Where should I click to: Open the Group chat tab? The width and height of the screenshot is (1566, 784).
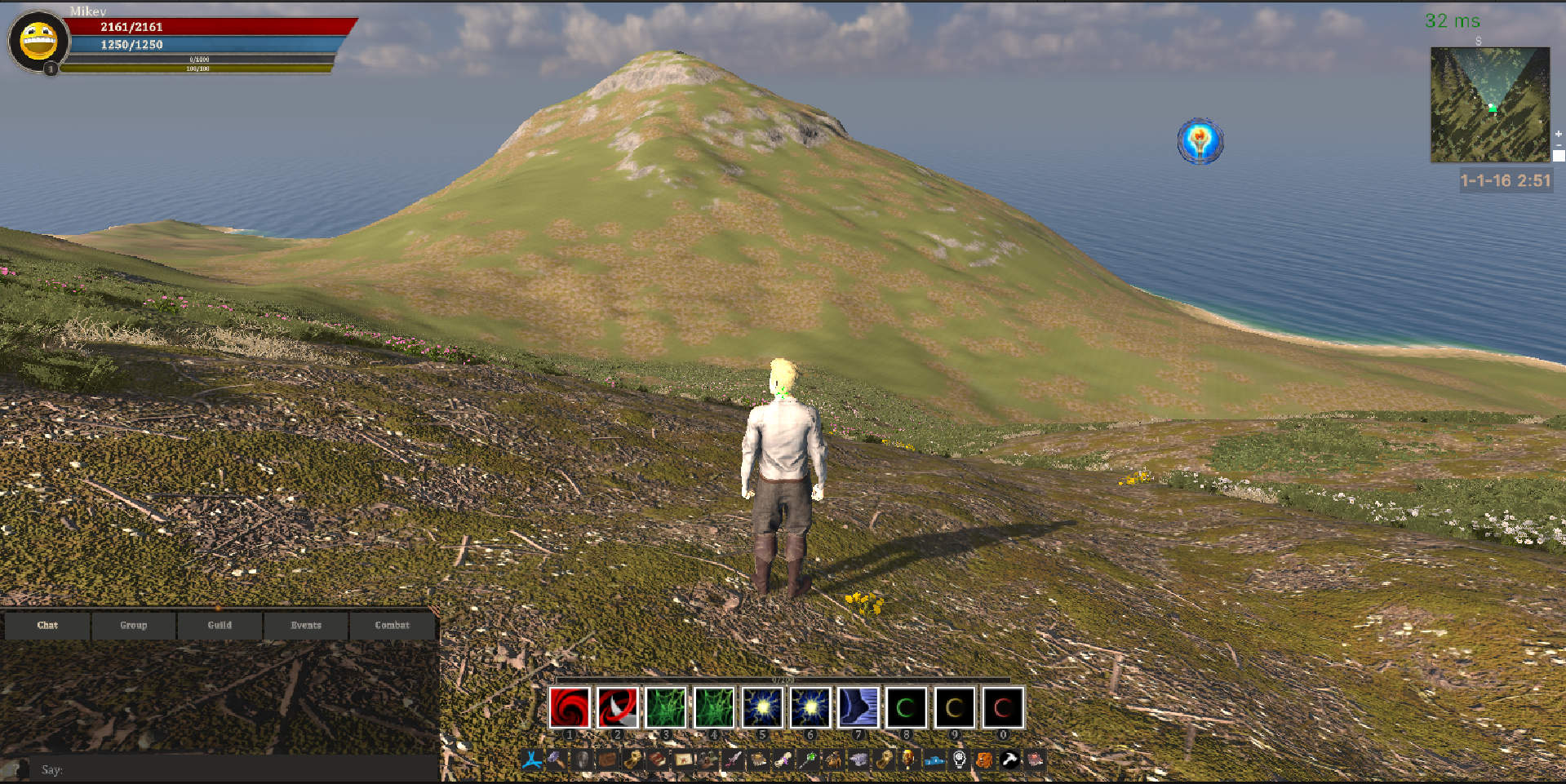point(134,625)
